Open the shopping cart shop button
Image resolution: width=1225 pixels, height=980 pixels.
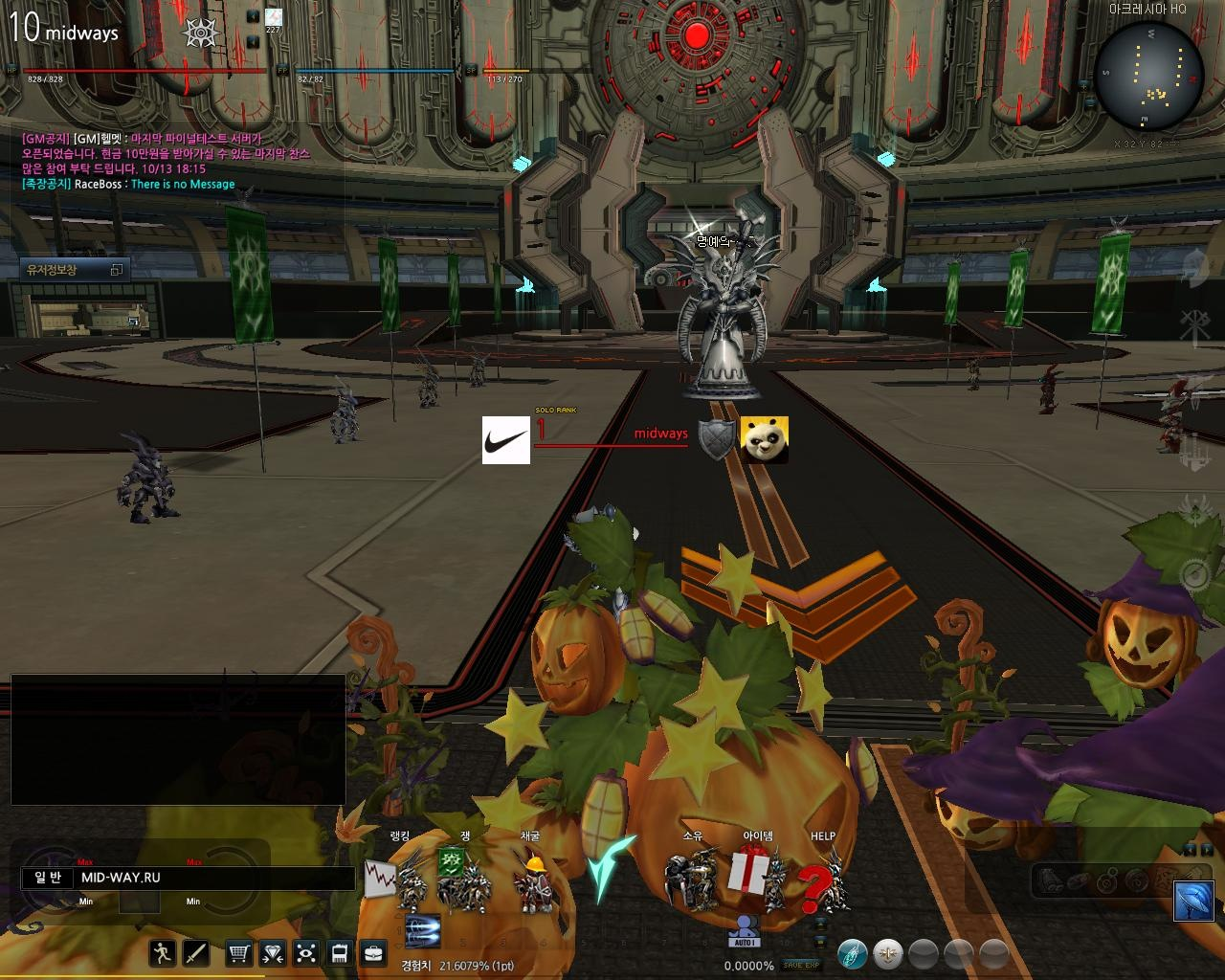tap(239, 952)
